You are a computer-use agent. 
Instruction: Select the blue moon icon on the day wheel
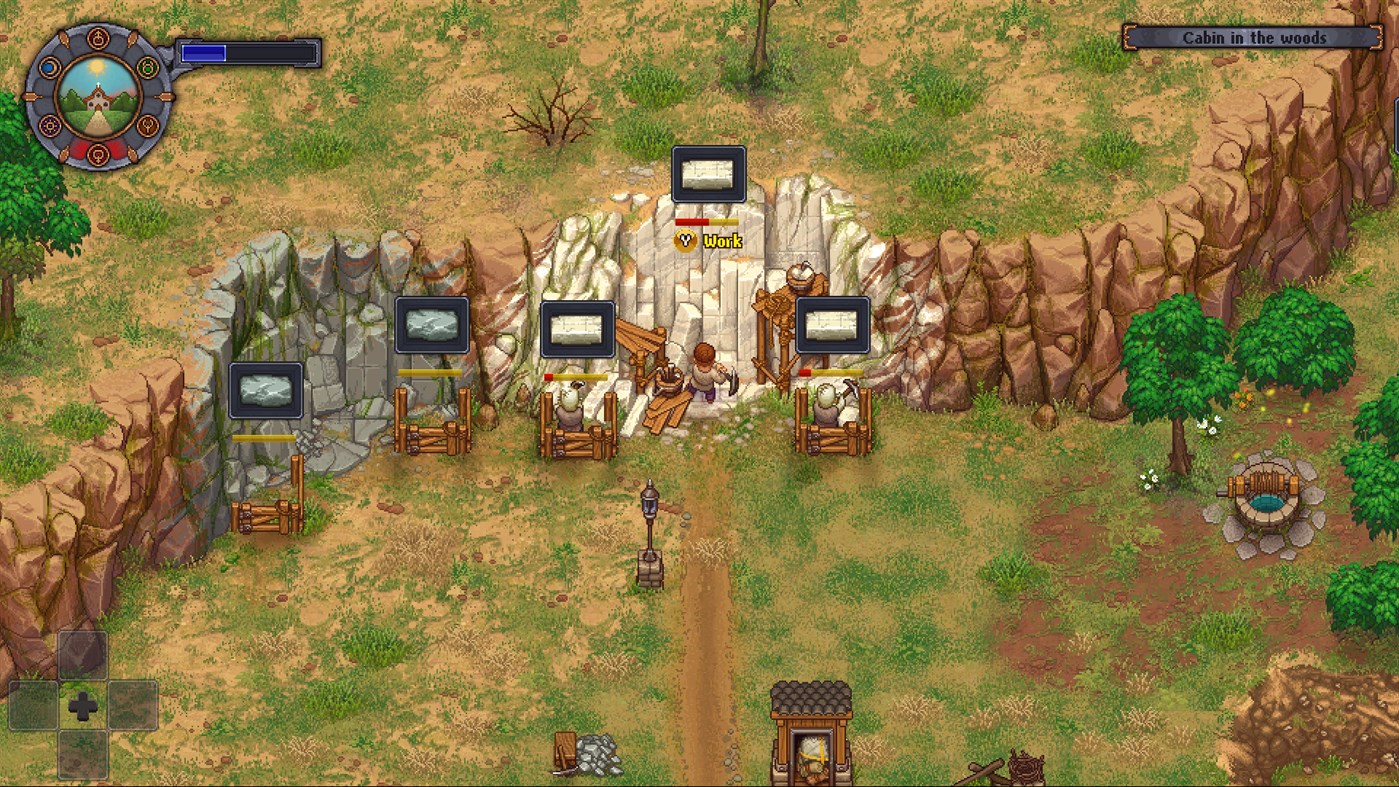coord(49,66)
